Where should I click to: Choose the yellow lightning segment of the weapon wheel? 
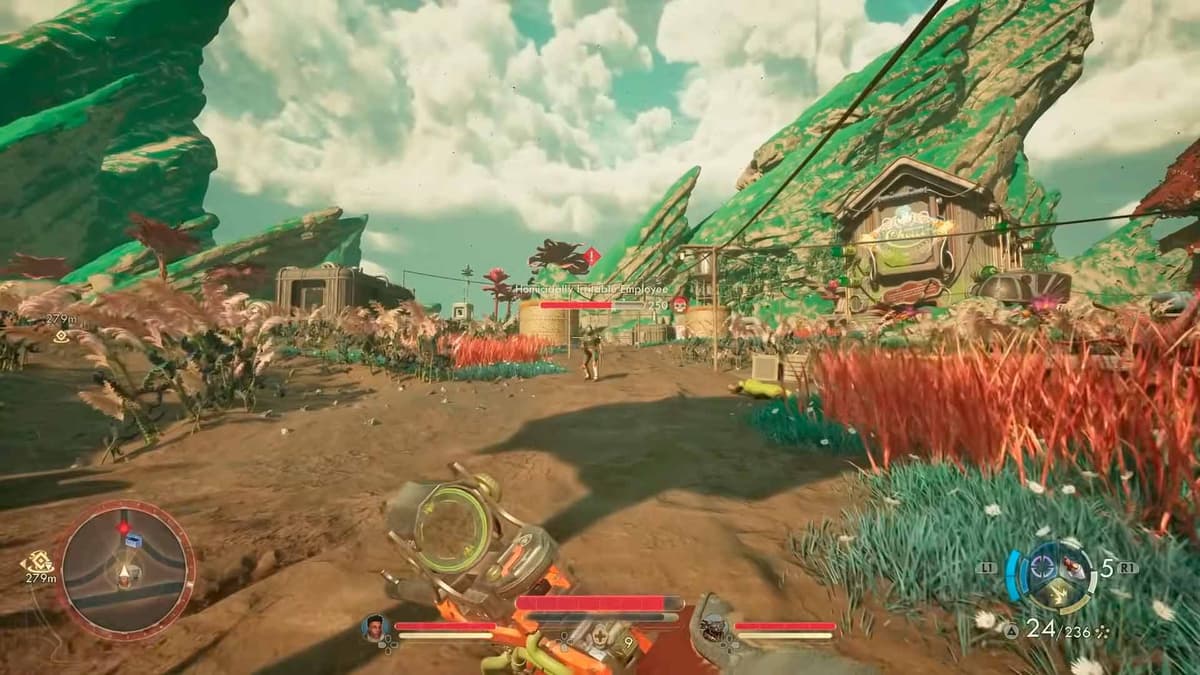click(x=1059, y=596)
